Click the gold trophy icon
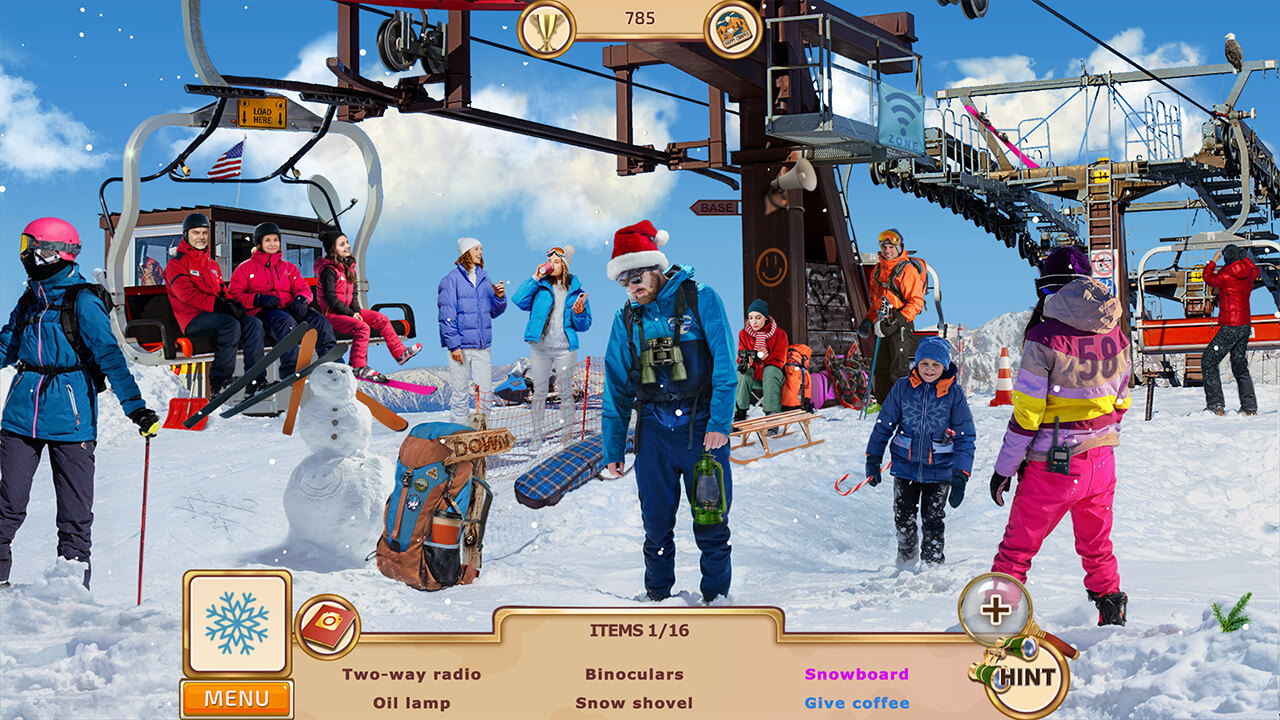Screen dimensions: 1280x720 click(546, 29)
